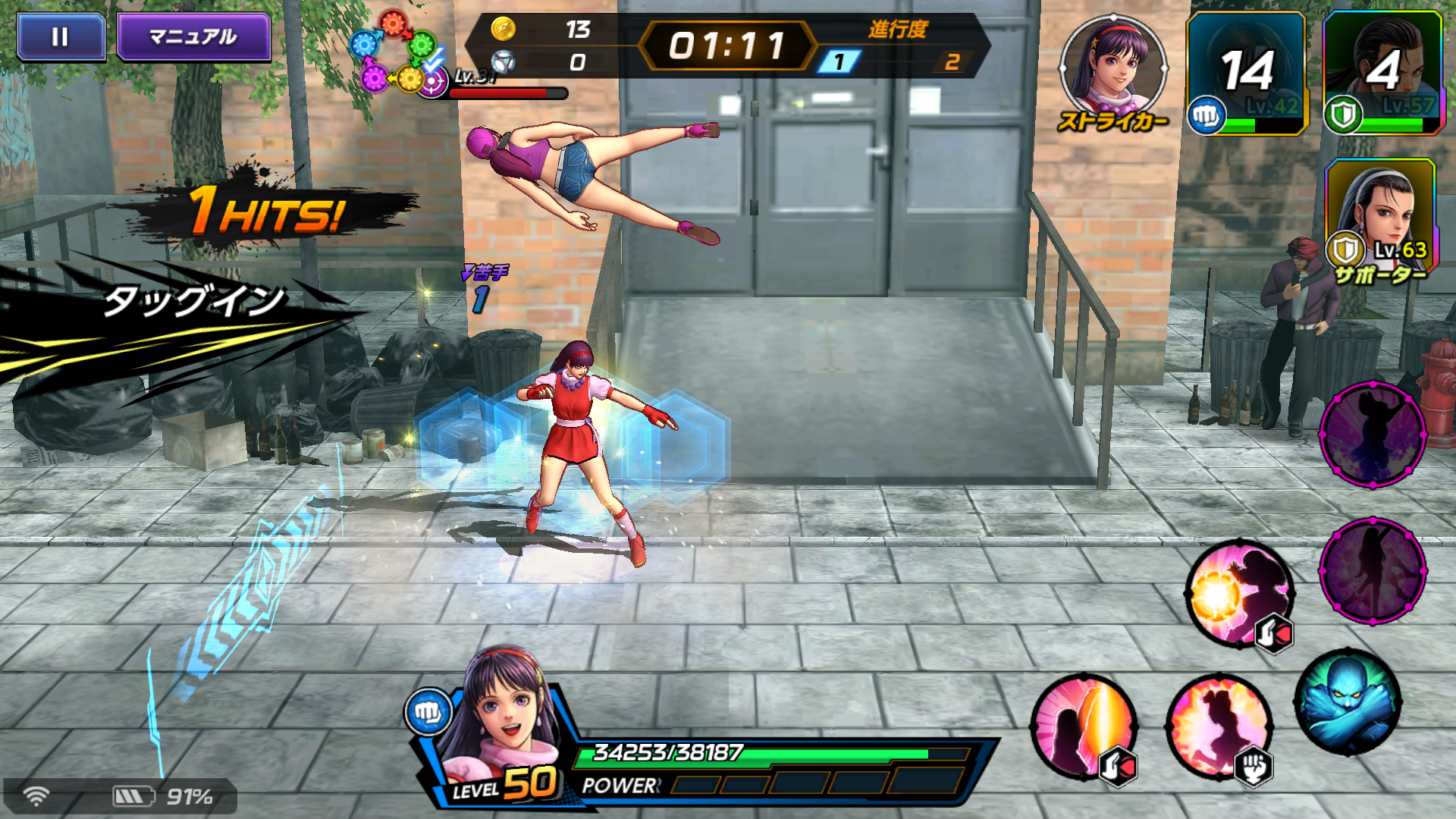Image resolution: width=1456 pixels, height=819 pixels.
Task: Activate the fireball projectile skill
Action: [1239, 594]
